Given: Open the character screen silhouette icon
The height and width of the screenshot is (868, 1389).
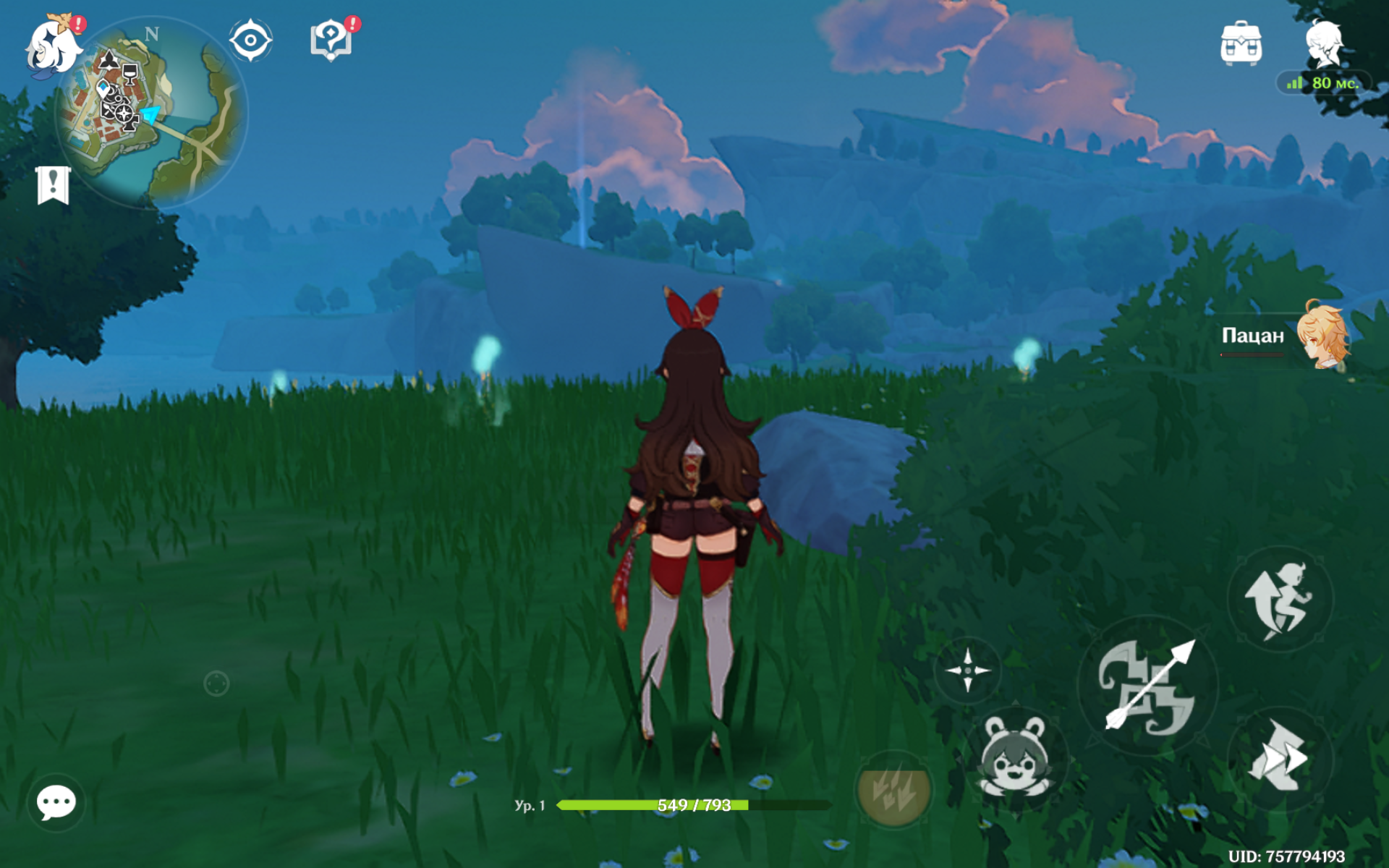Looking at the screenshot, I should pos(1324,43).
